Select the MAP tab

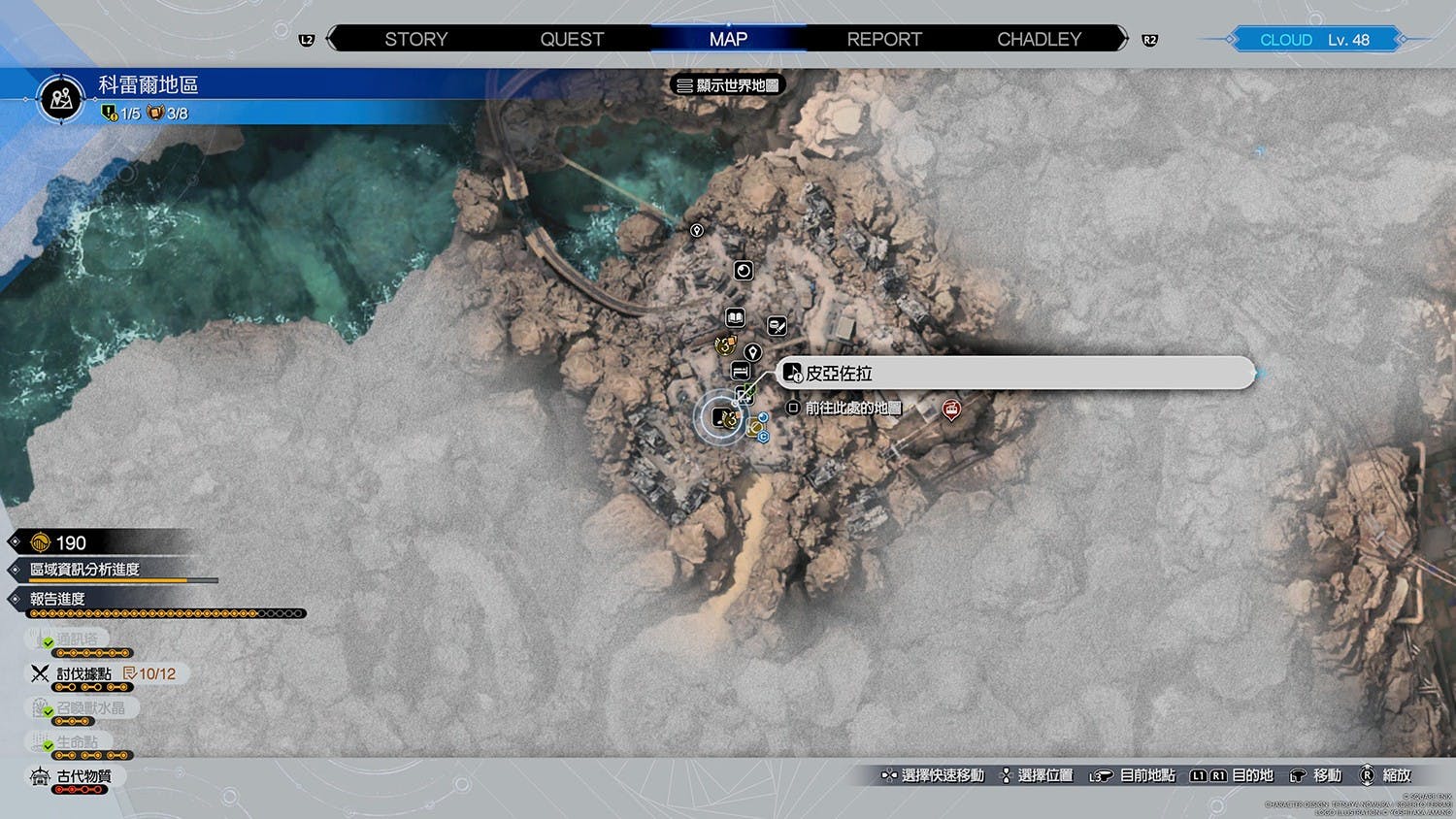point(728,40)
